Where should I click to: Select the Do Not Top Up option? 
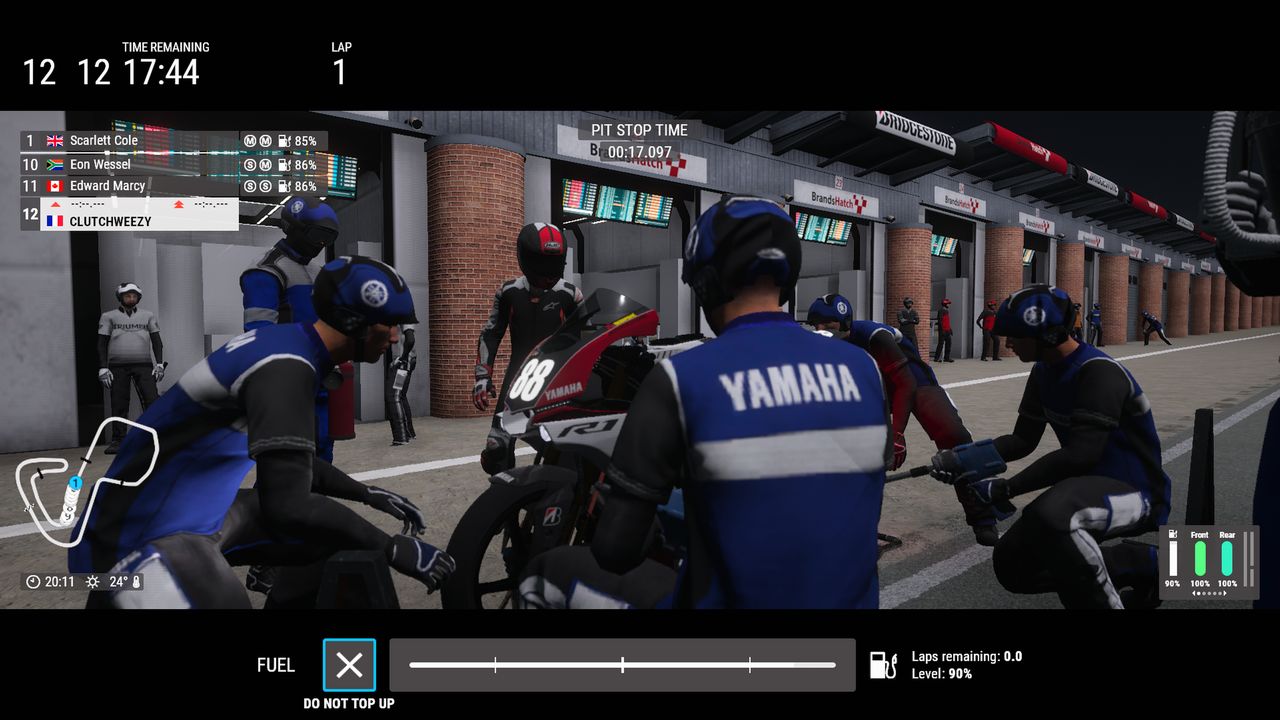click(x=349, y=665)
